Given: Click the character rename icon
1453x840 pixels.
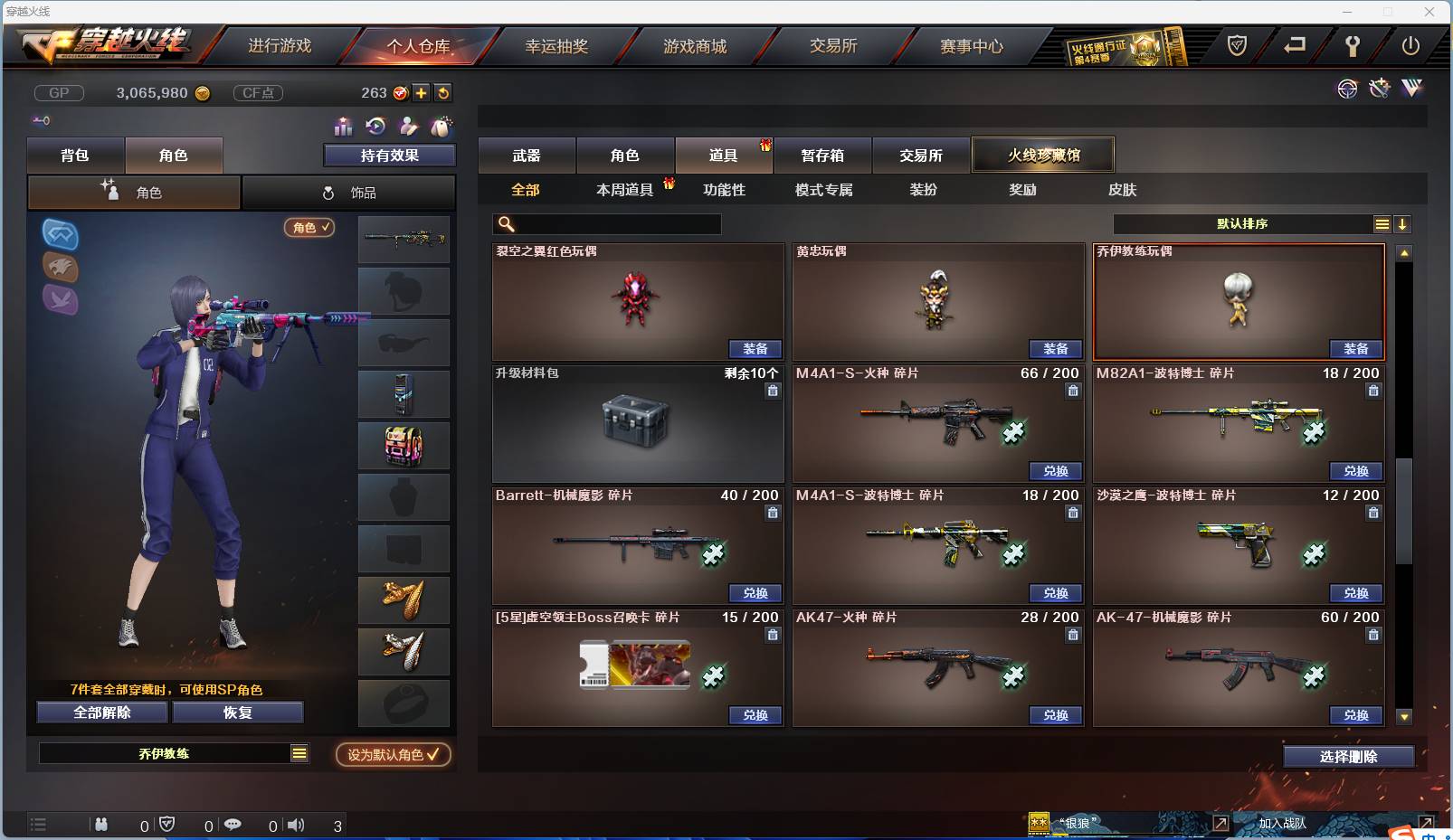Looking at the screenshot, I should coord(409,127).
